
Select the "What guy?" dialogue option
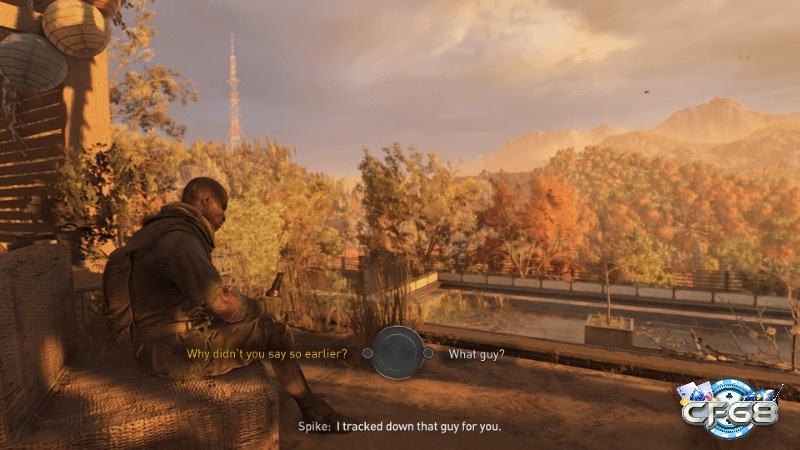pos(476,354)
